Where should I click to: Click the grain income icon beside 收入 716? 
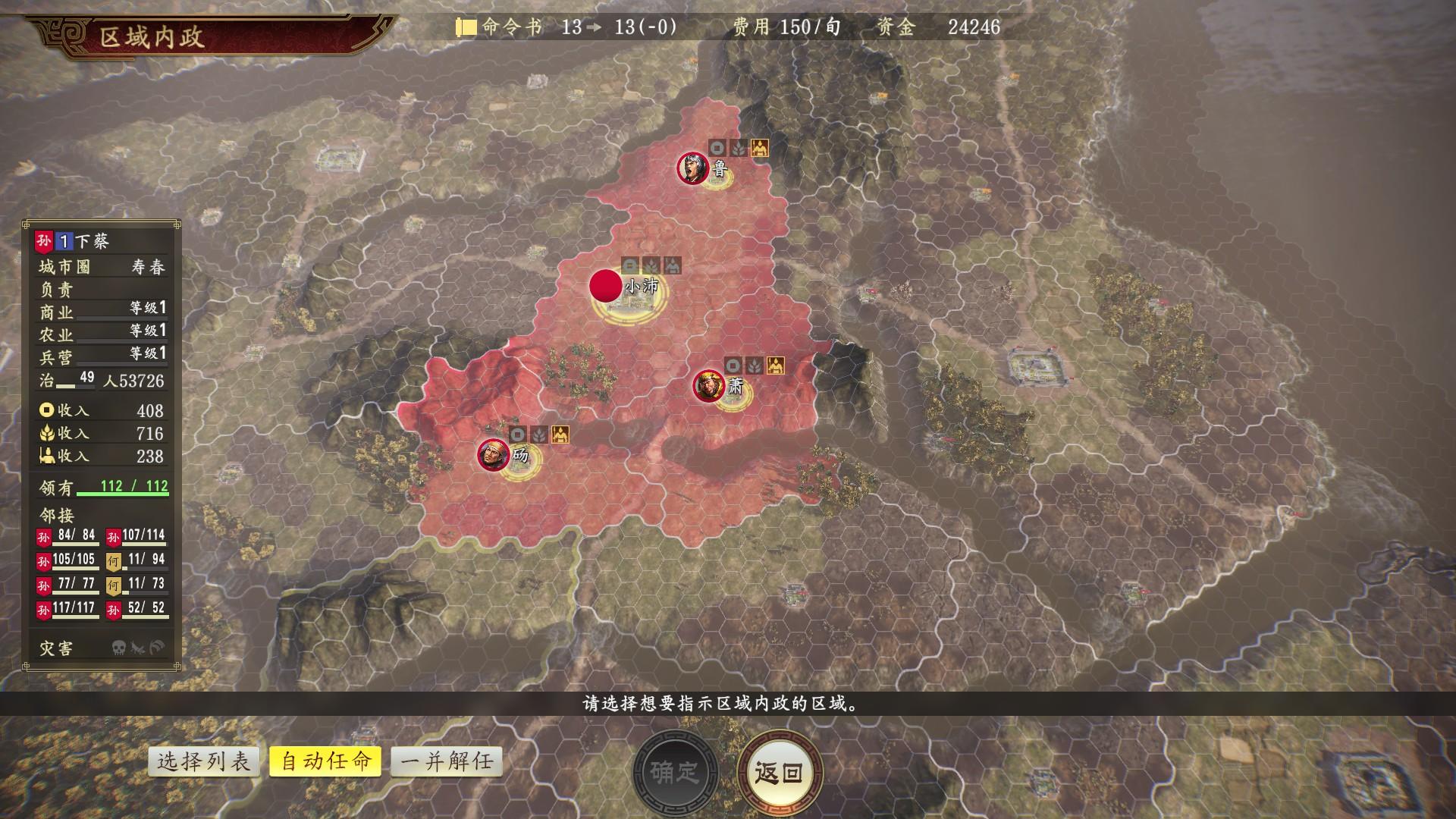click(x=46, y=434)
